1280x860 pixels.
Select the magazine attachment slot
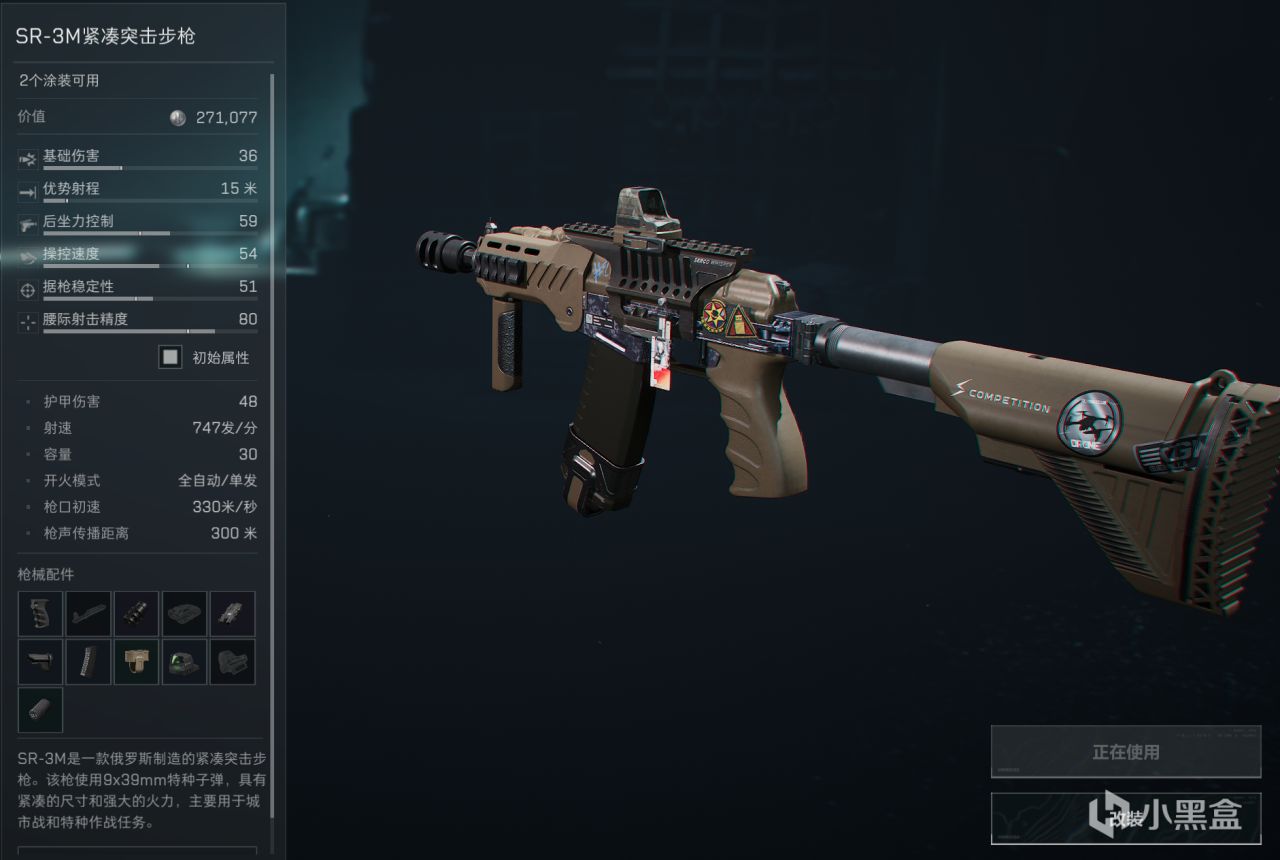click(88, 662)
